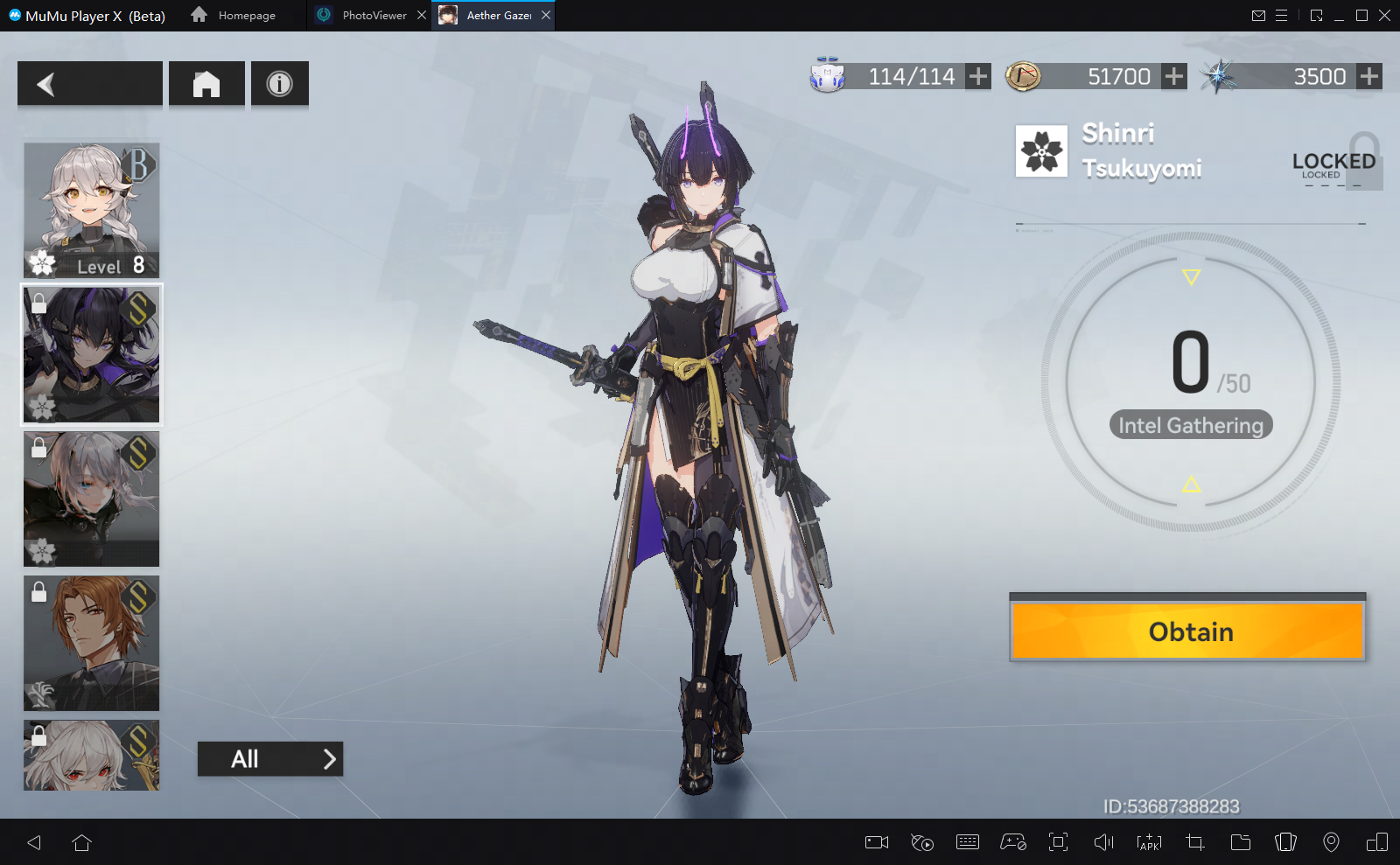Screen dimensions: 1400x865
Task: Add crystals with plus next to 3500
Action: pyautogui.click(x=1369, y=77)
